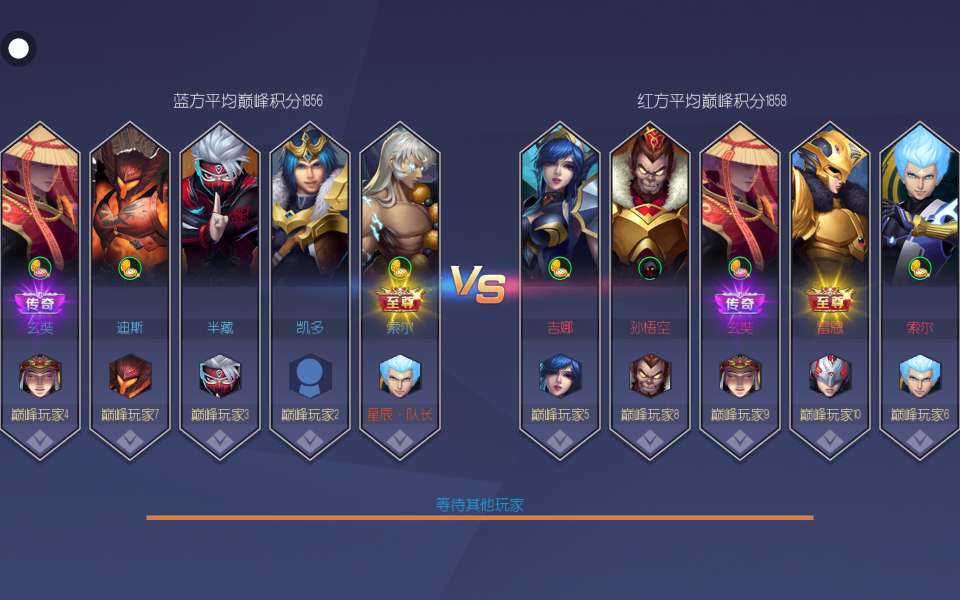Click 巅峰玩家8's monkey king avatar

pyautogui.click(x=650, y=376)
